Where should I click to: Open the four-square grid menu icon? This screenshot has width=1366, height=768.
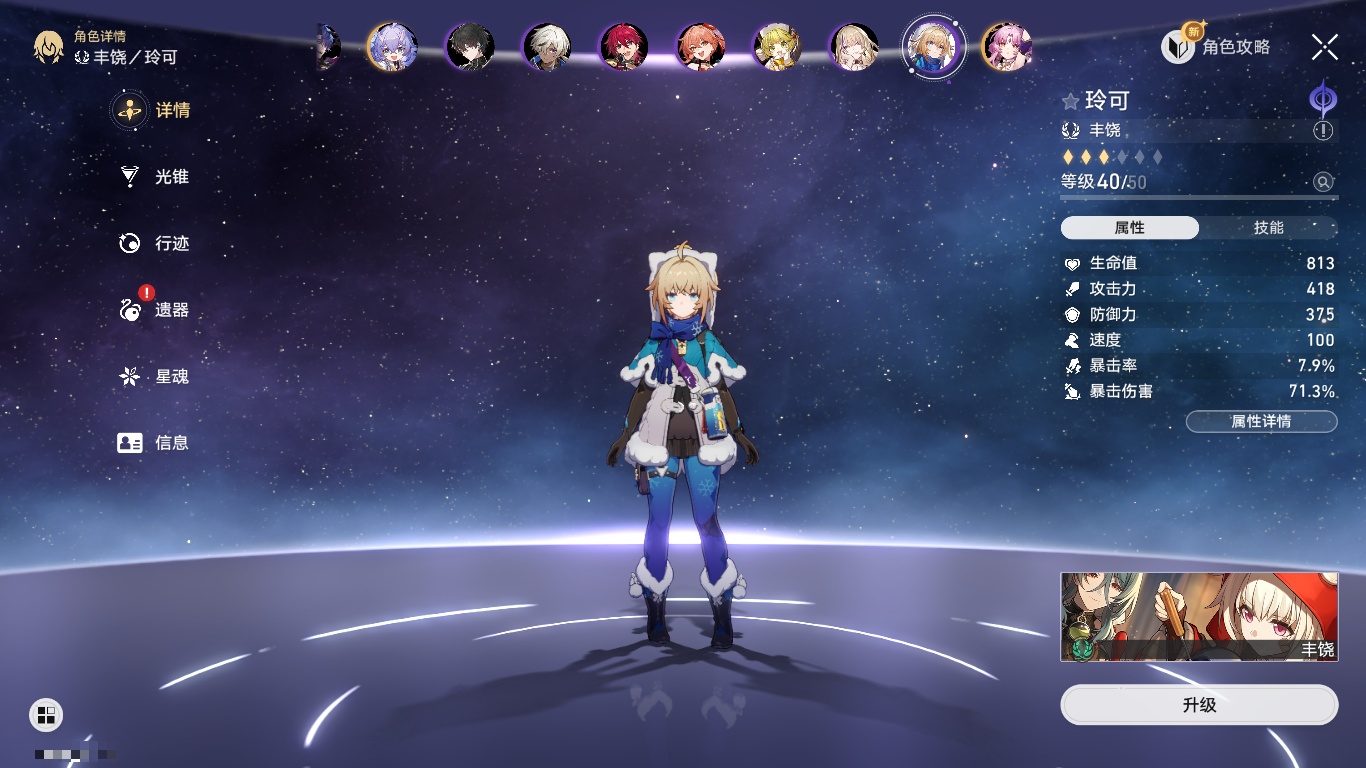tap(46, 714)
